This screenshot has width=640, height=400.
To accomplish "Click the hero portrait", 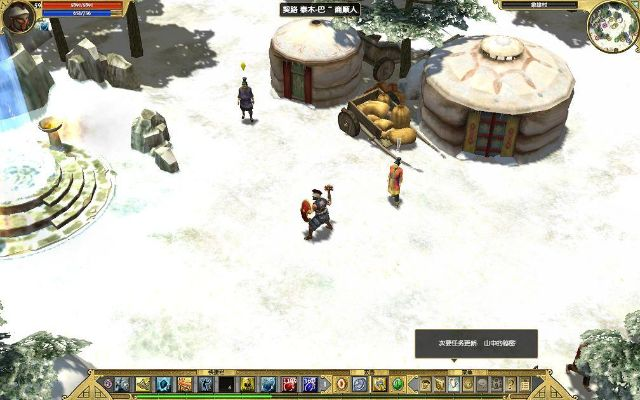I will click(19, 17).
